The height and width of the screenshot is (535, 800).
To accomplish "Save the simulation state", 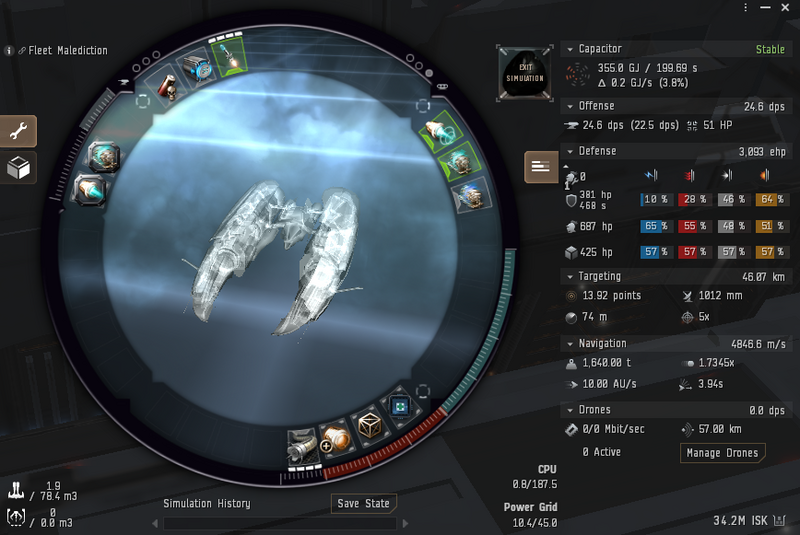I will coord(363,503).
